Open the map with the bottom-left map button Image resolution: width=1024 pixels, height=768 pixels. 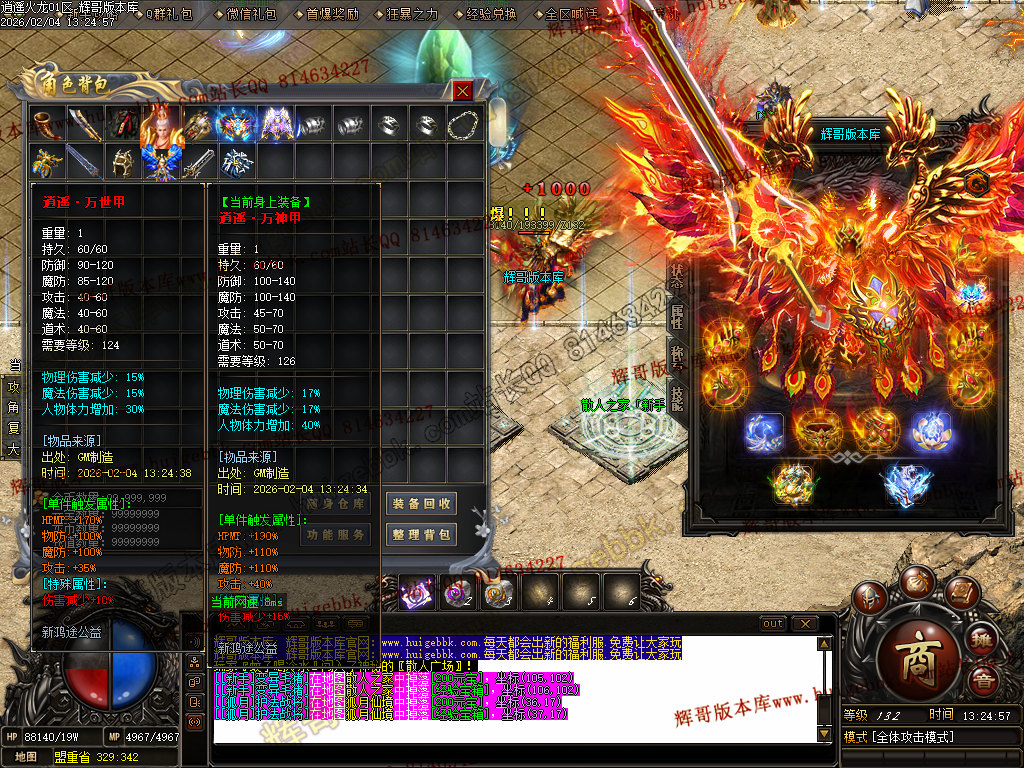pyautogui.click(x=25, y=757)
